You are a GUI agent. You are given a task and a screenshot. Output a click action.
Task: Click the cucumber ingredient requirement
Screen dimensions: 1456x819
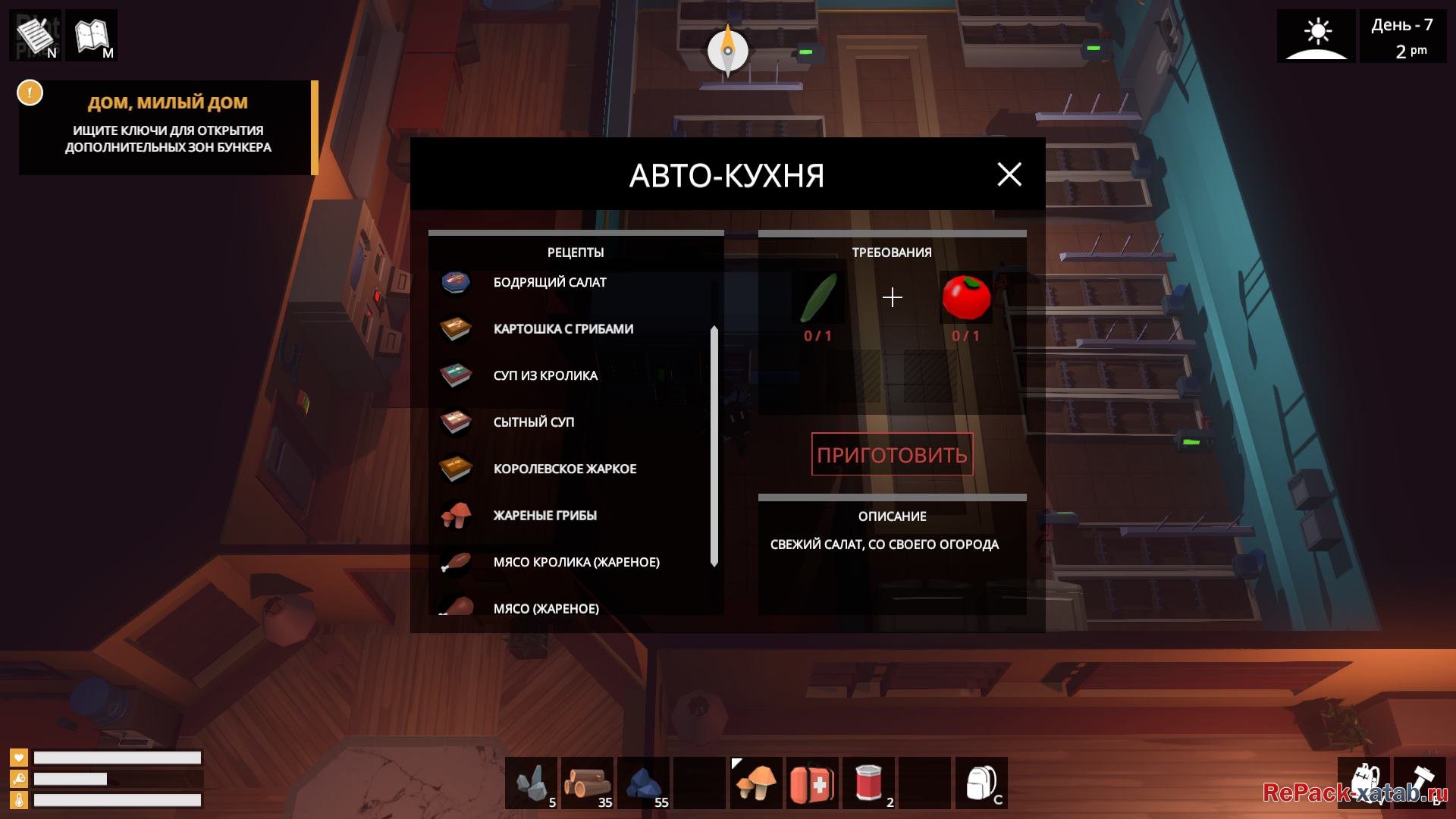(818, 298)
